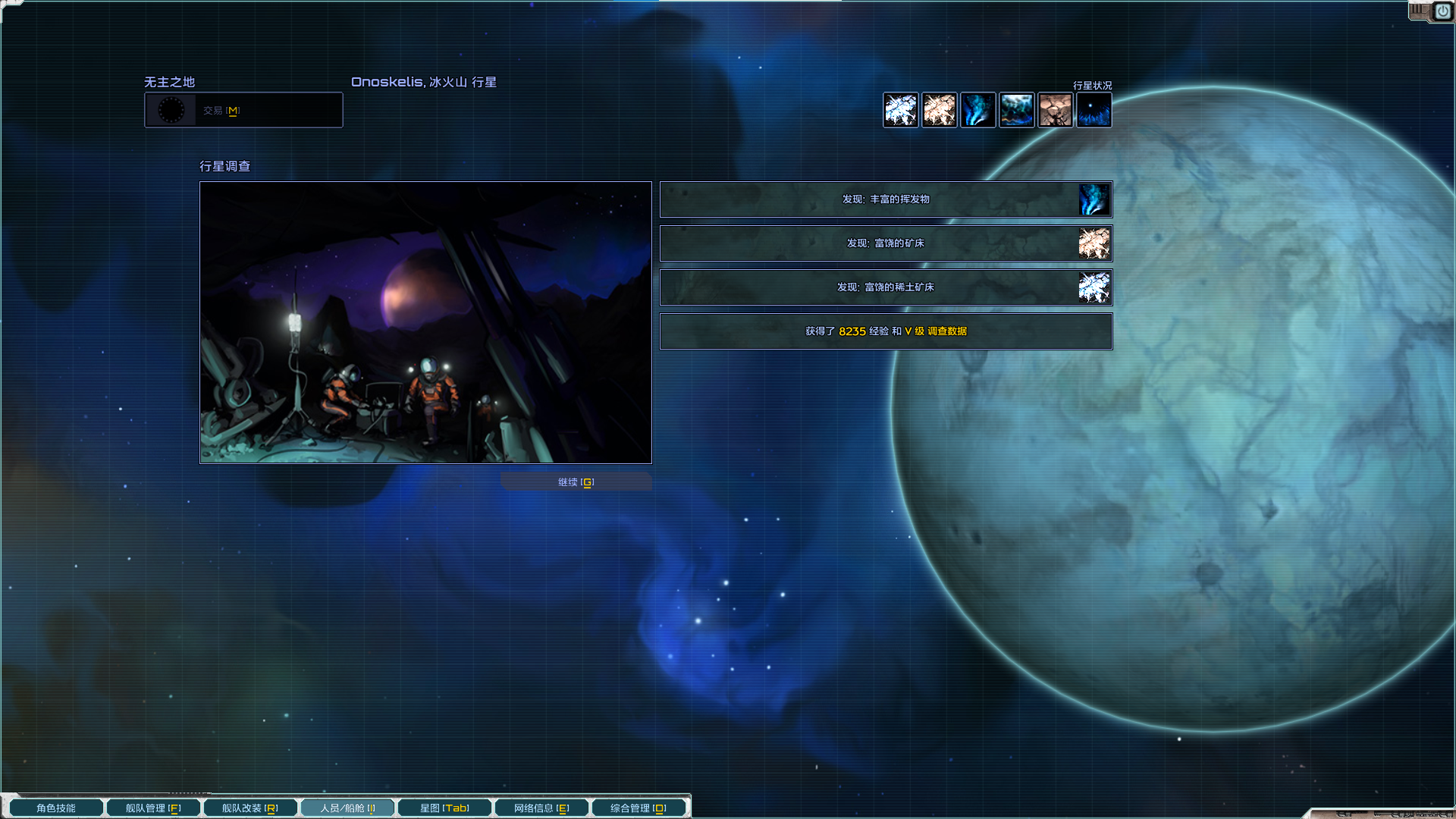Click the dark starlit condition icon under 行星状况
This screenshot has width=1456, height=819.
[x=1094, y=111]
